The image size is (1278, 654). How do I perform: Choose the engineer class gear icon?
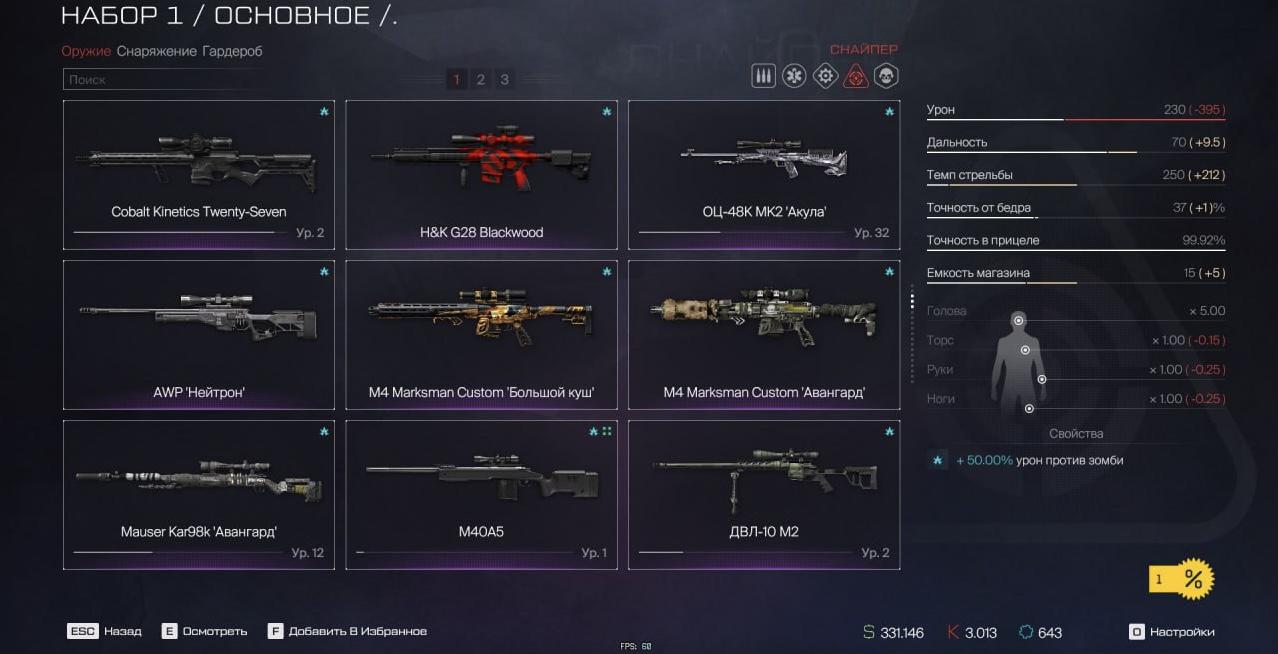(x=825, y=76)
